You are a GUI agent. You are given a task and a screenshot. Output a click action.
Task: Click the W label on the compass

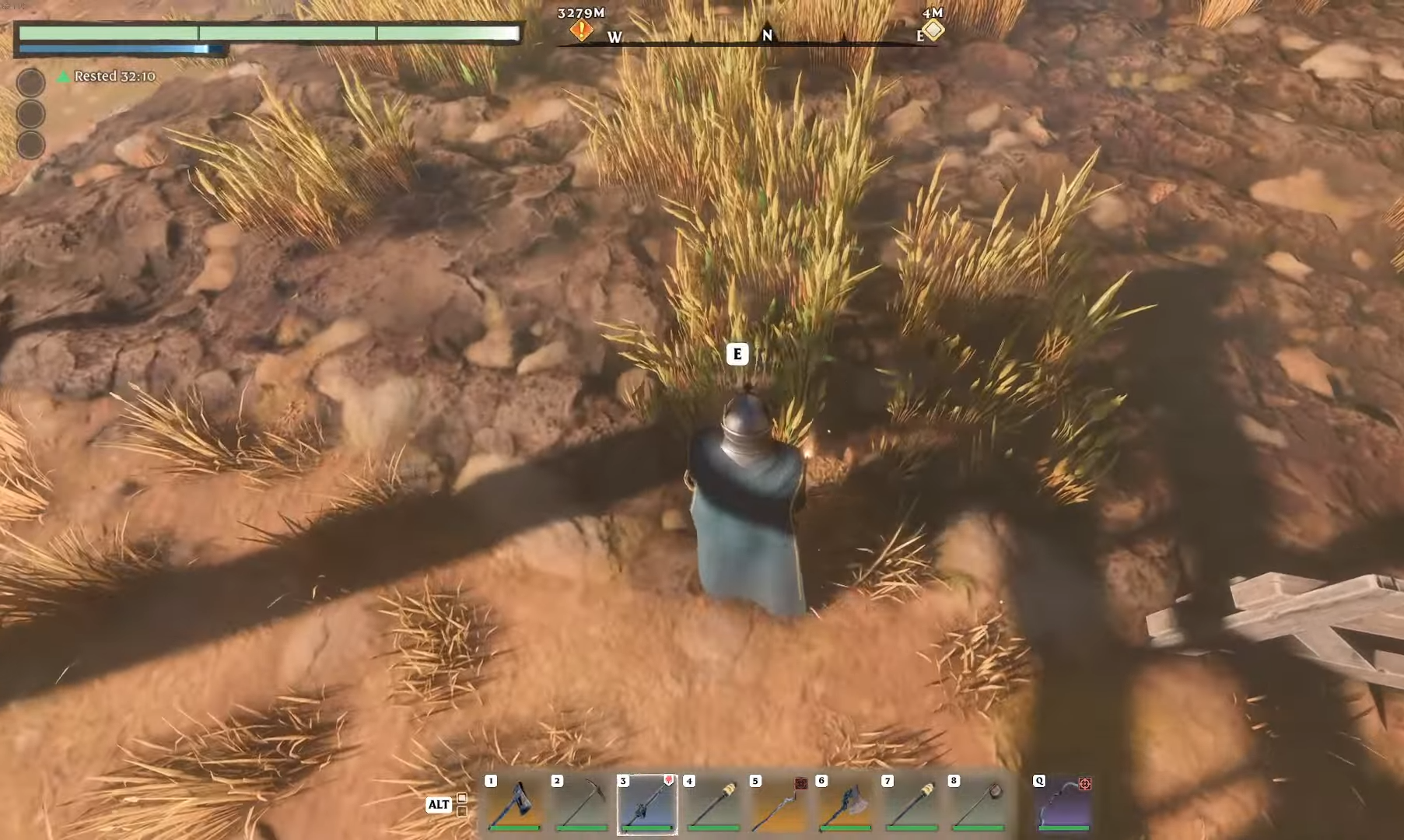pyautogui.click(x=614, y=36)
